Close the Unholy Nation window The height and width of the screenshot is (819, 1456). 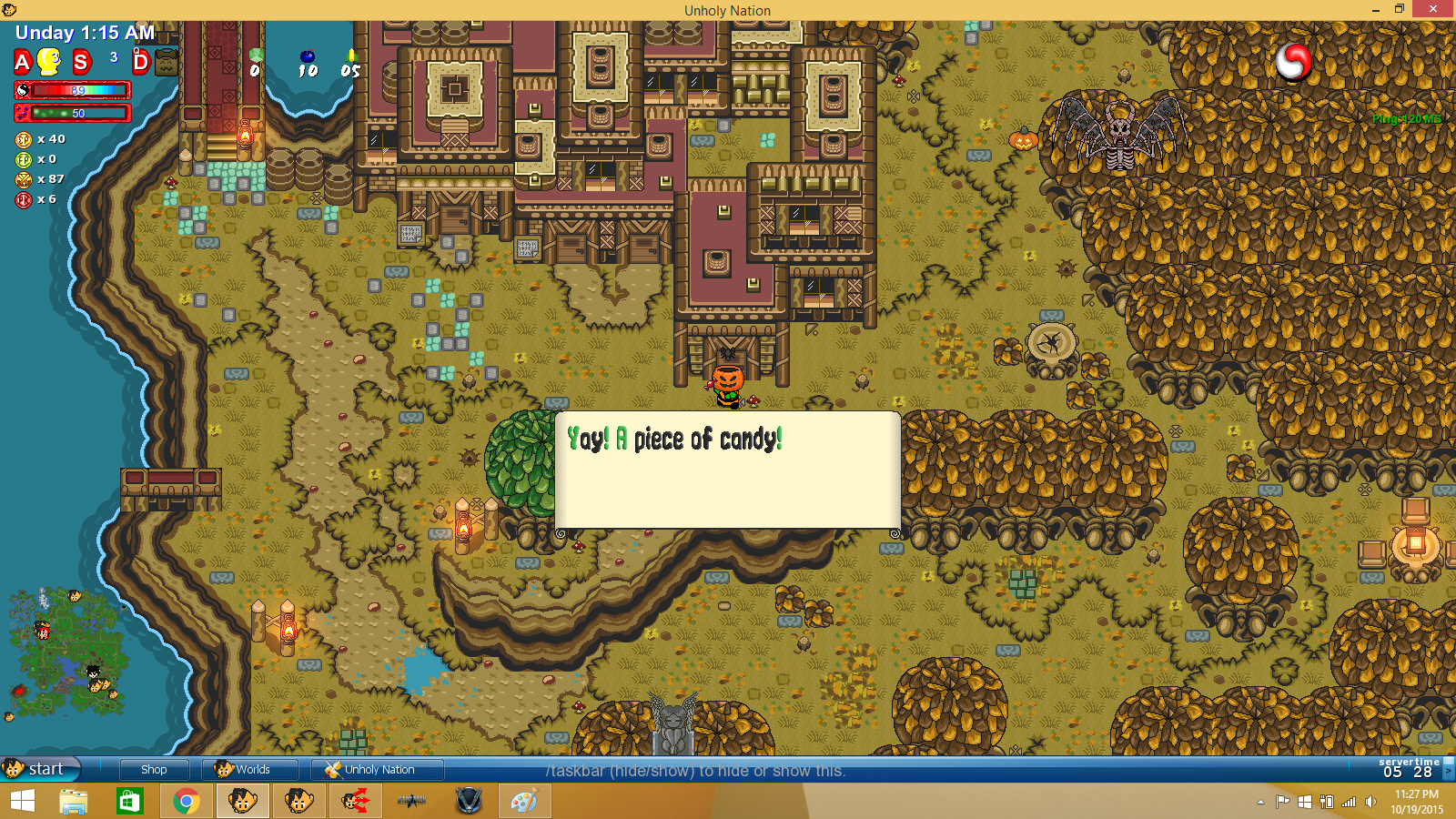pyautogui.click(x=1433, y=9)
